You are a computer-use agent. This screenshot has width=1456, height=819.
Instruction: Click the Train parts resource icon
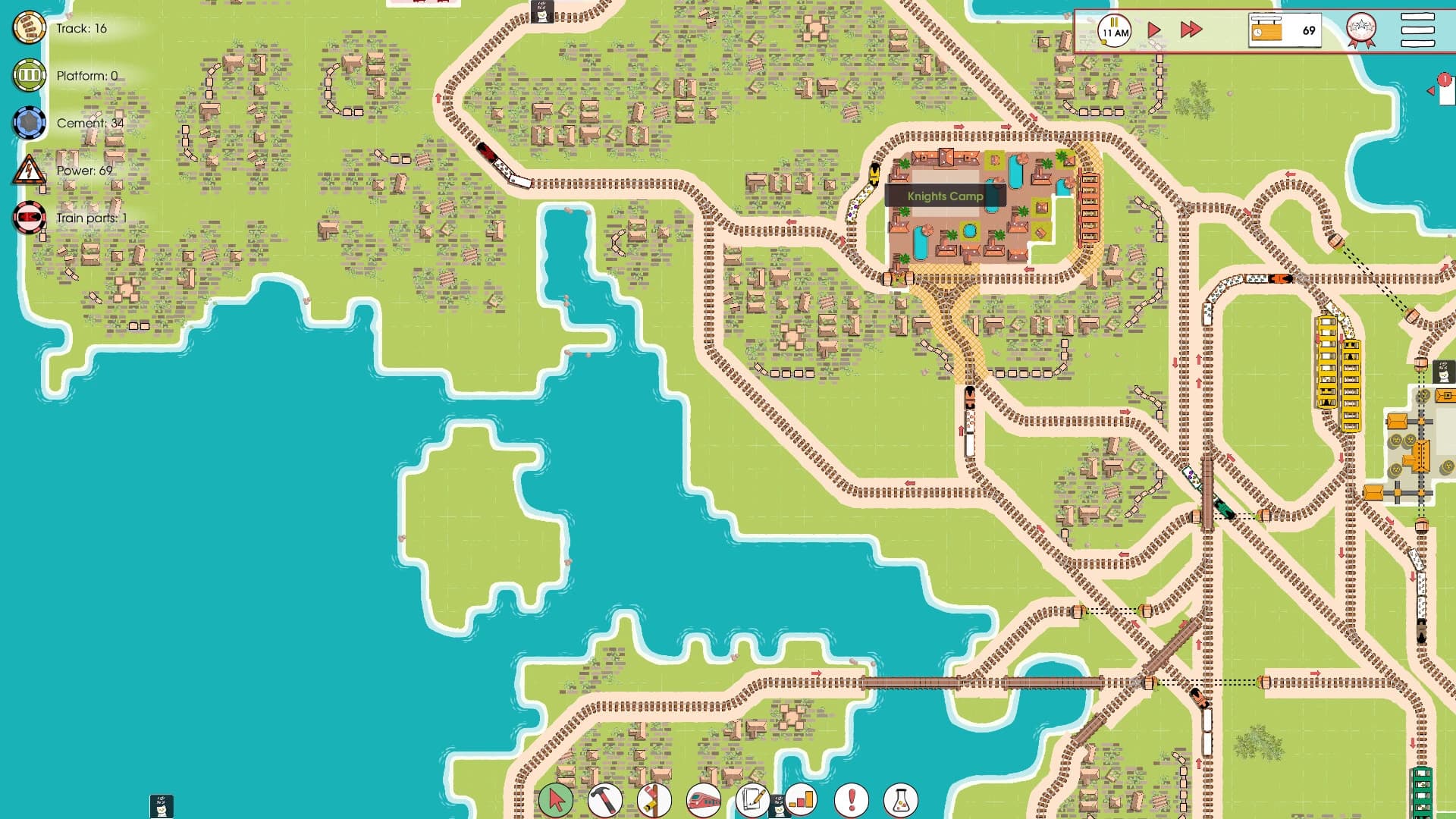pyautogui.click(x=27, y=216)
